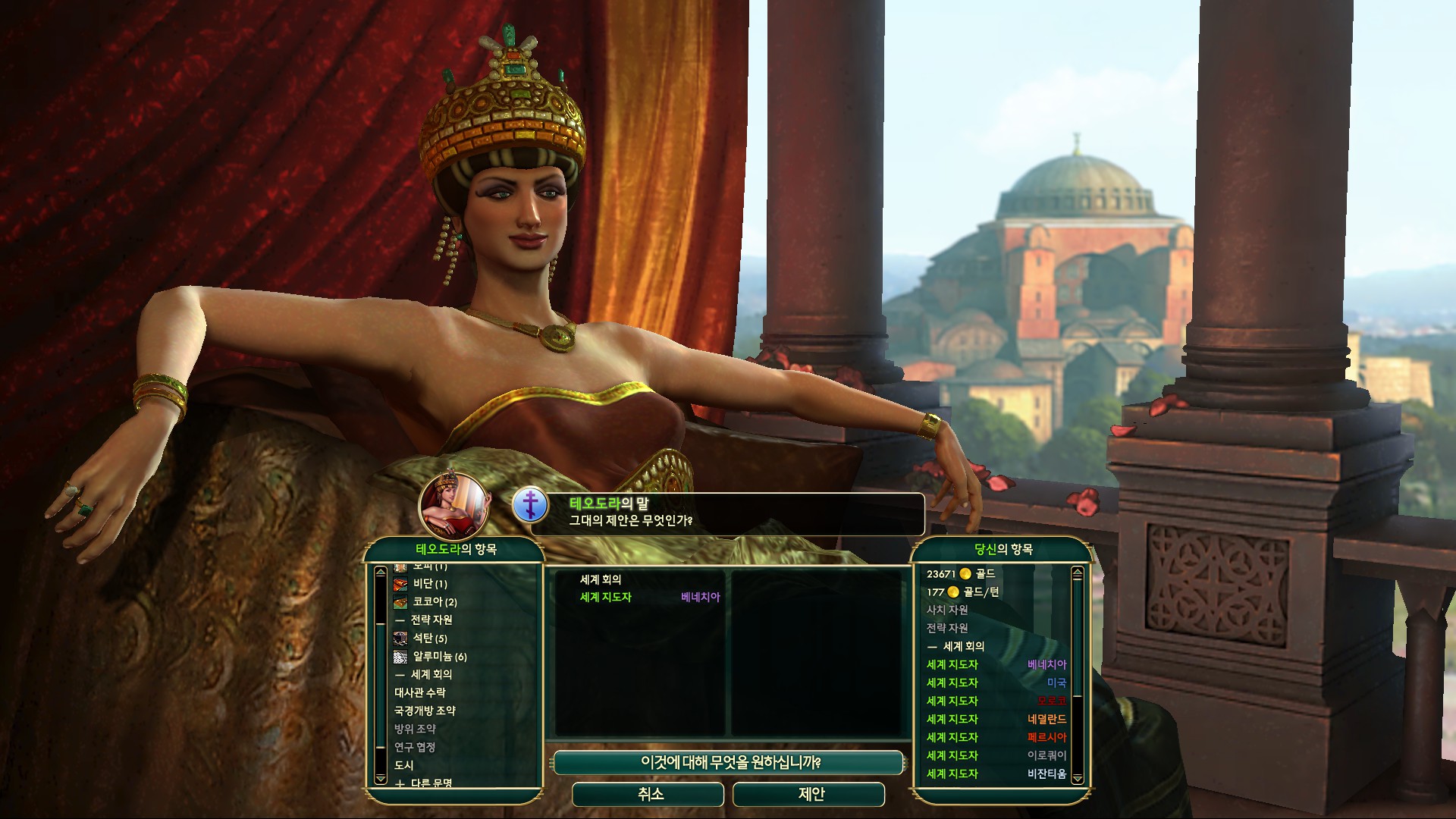Offer your world leader vote for 네덜란드
Image resolution: width=1456 pixels, height=819 pixels.
pyautogui.click(x=996, y=719)
